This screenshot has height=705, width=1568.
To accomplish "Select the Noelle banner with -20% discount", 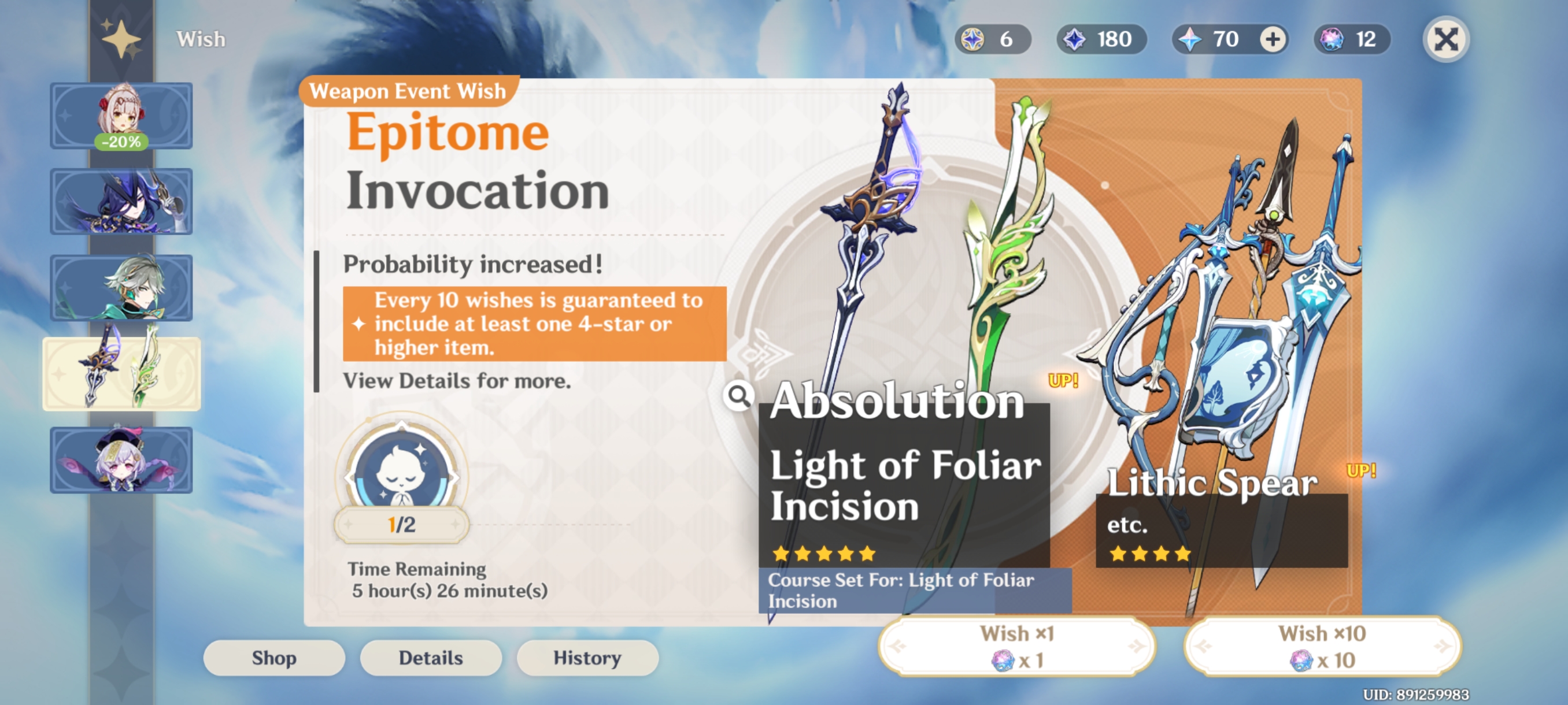I will [121, 115].
